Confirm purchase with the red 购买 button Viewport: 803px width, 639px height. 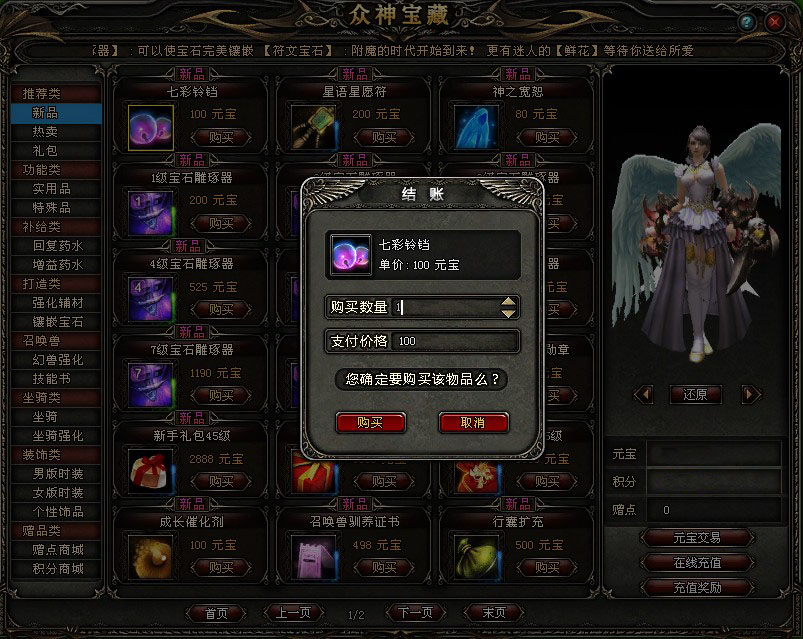pyautogui.click(x=370, y=423)
